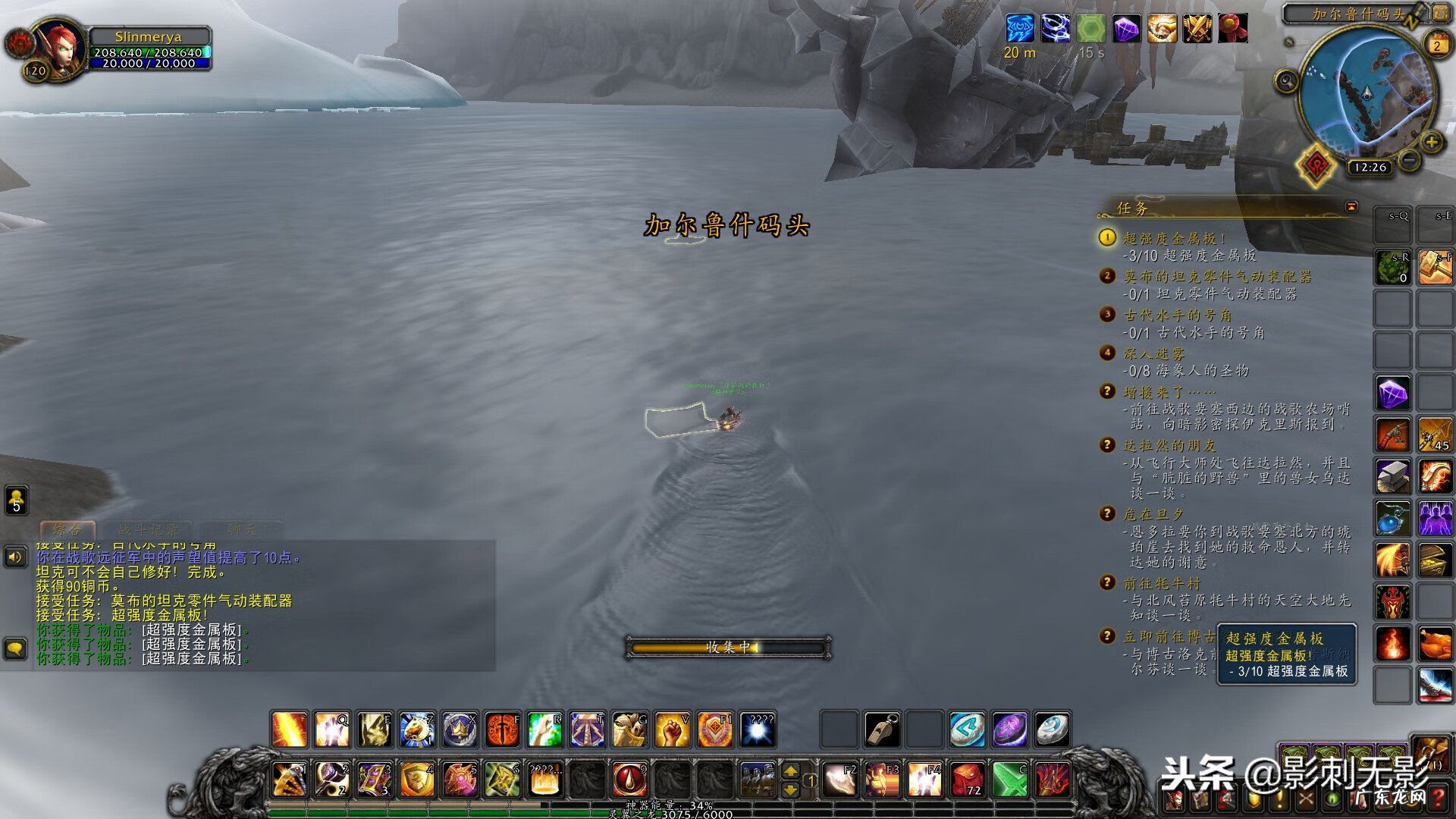Switch to the 聊天 chat tab
This screenshot has height=819, width=1456.
click(x=241, y=529)
